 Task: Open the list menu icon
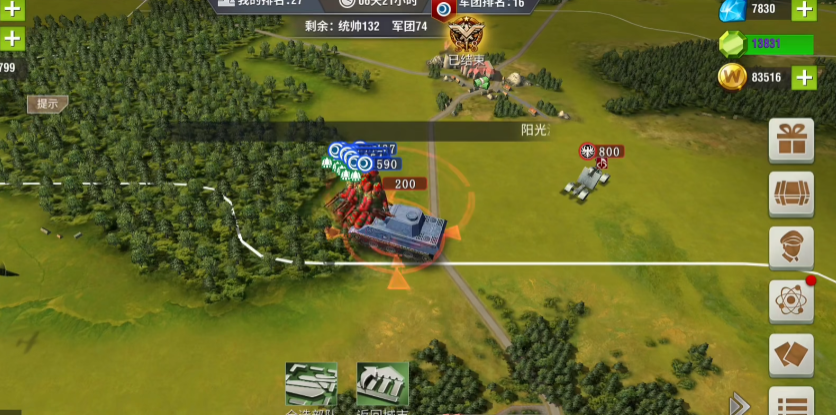(x=790, y=402)
